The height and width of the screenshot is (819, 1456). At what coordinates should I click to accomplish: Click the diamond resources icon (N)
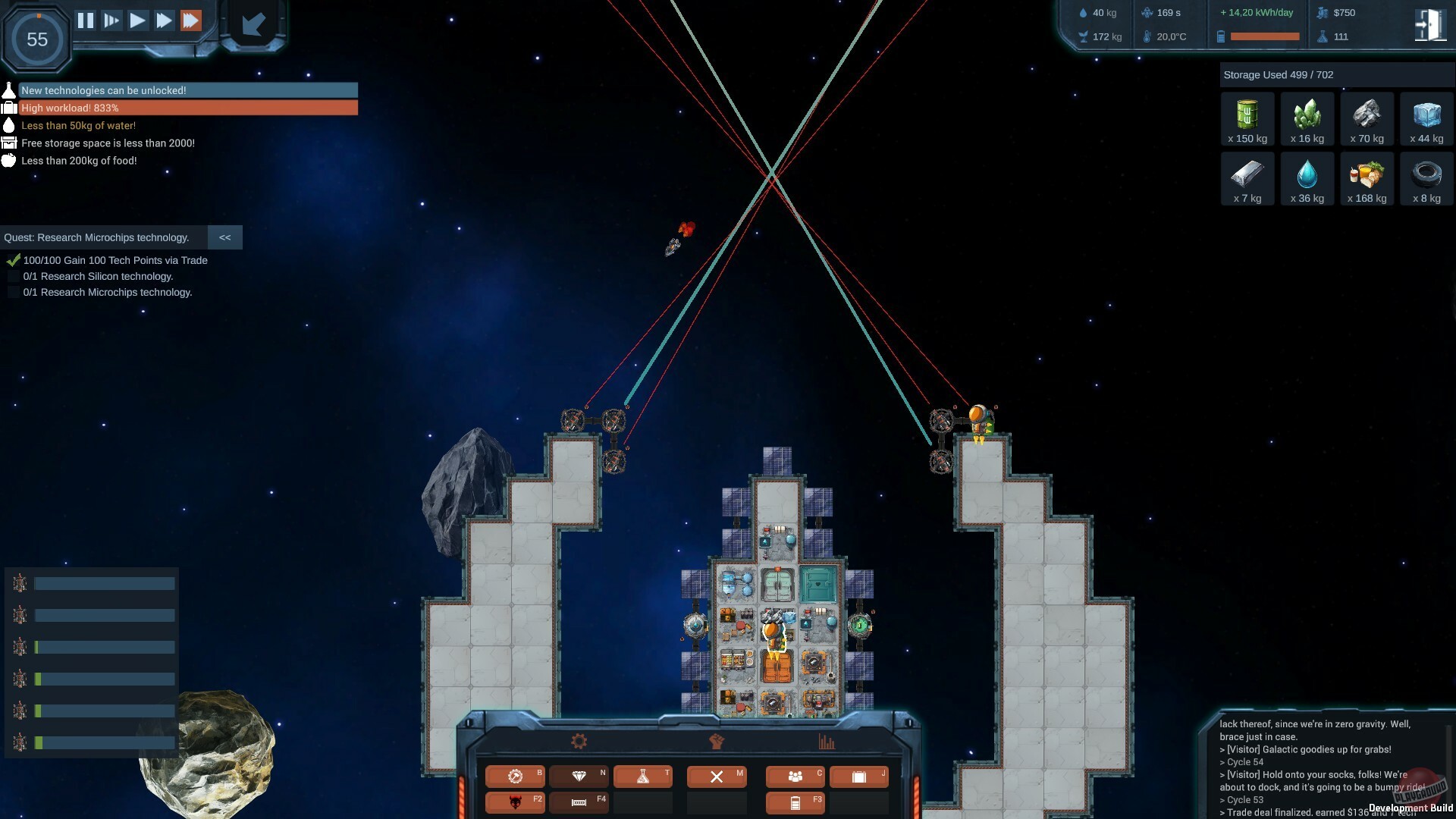(579, 777)
